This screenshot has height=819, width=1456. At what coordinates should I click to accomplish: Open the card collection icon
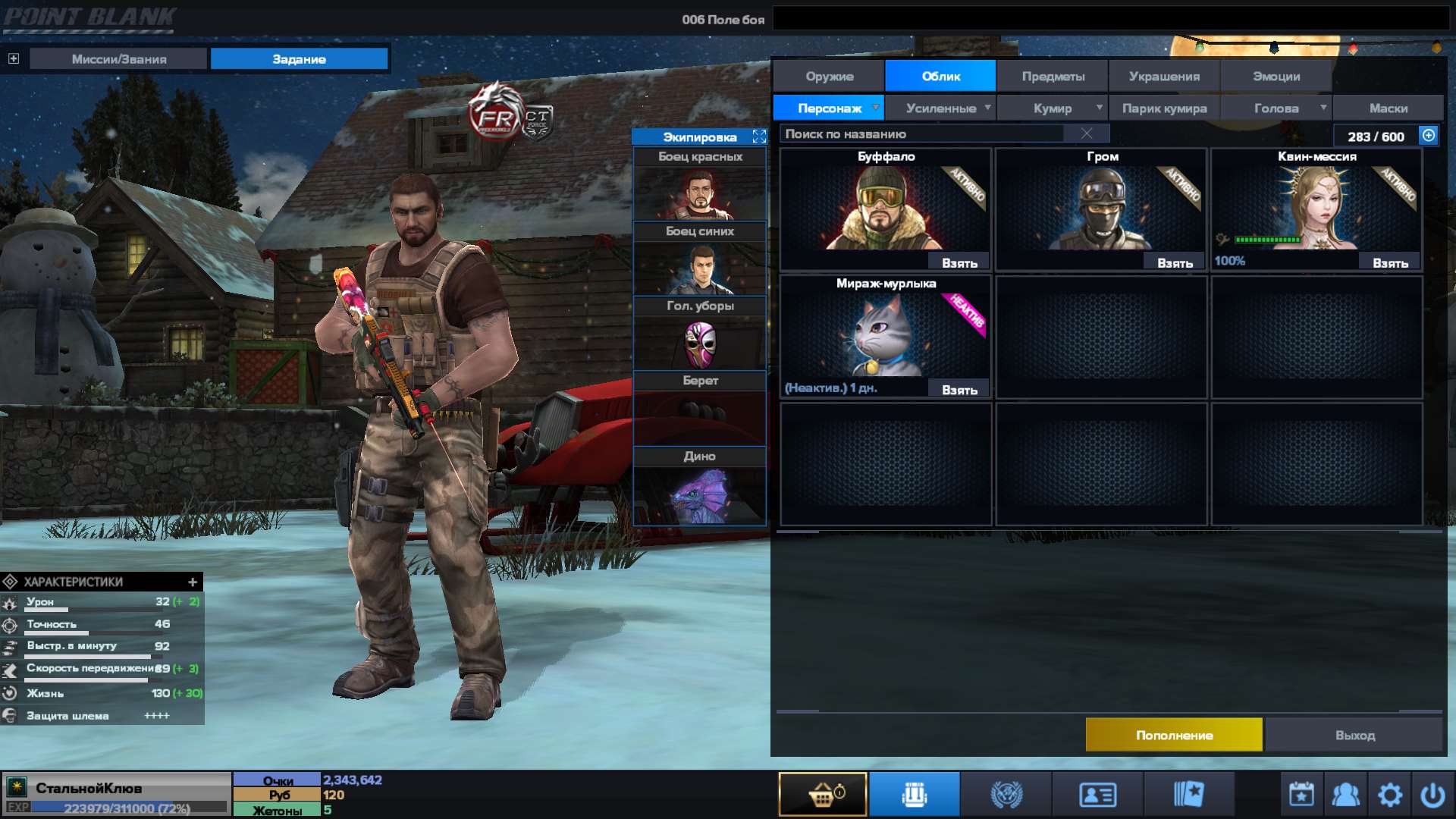[1188, 793]
